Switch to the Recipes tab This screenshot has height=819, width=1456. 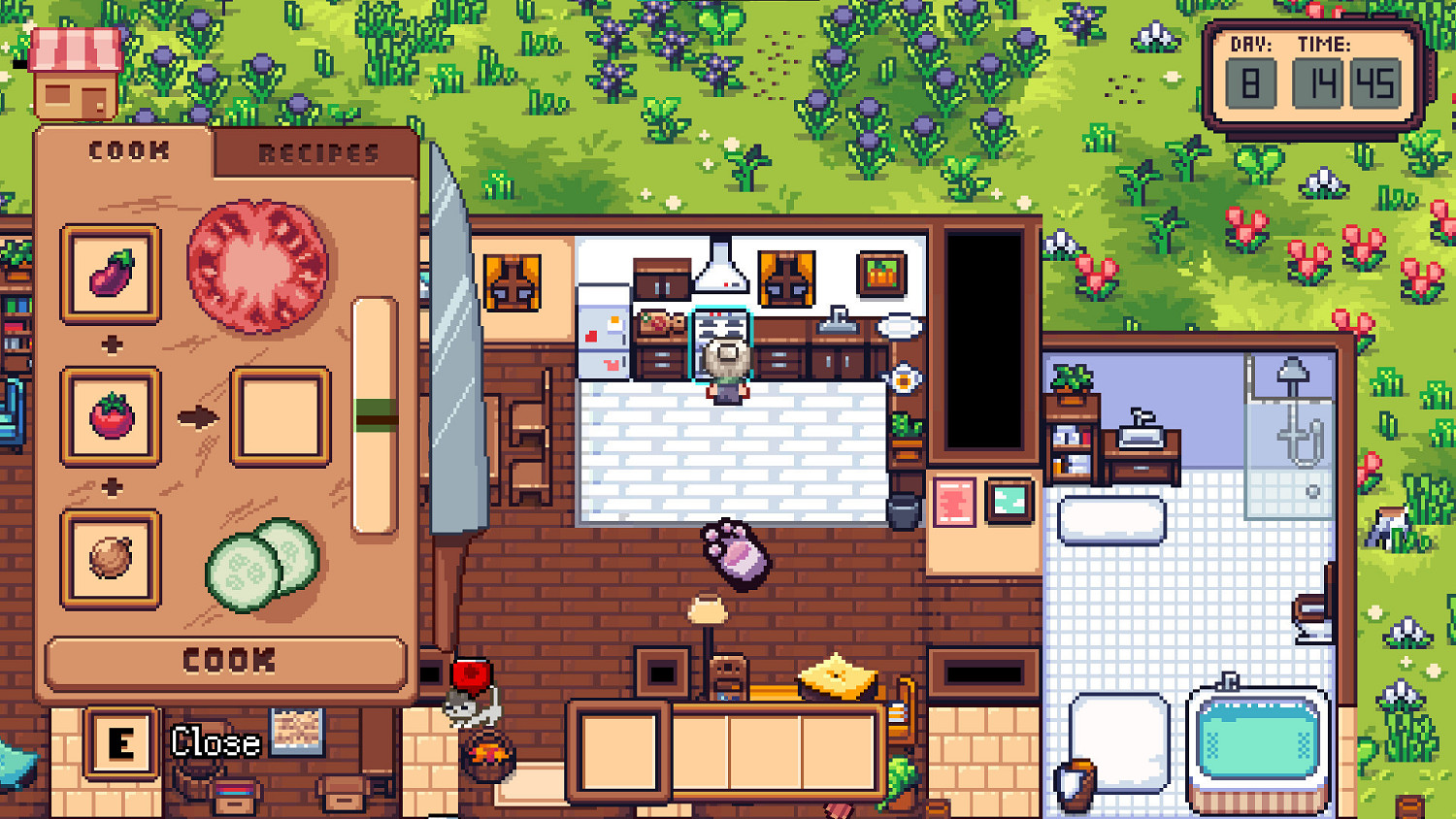tap(315, 152)
